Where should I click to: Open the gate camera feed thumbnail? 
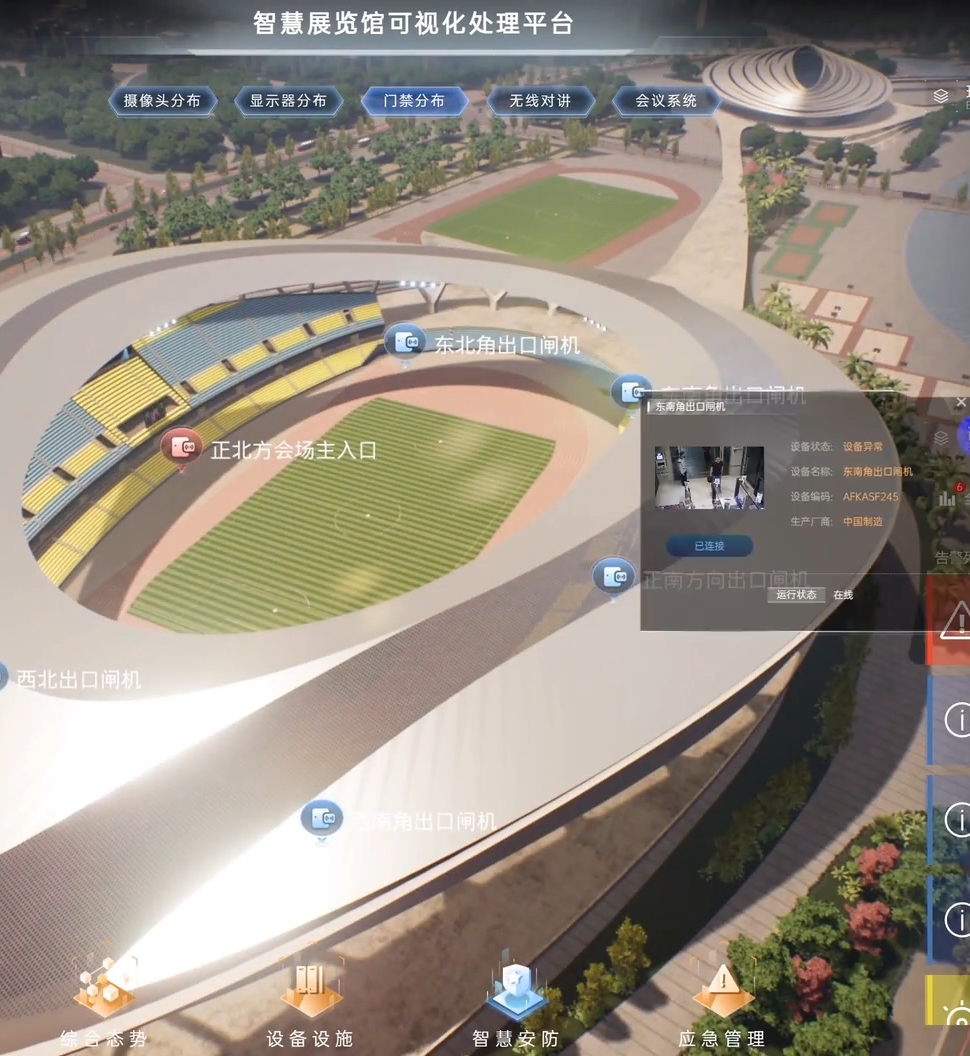709,478
